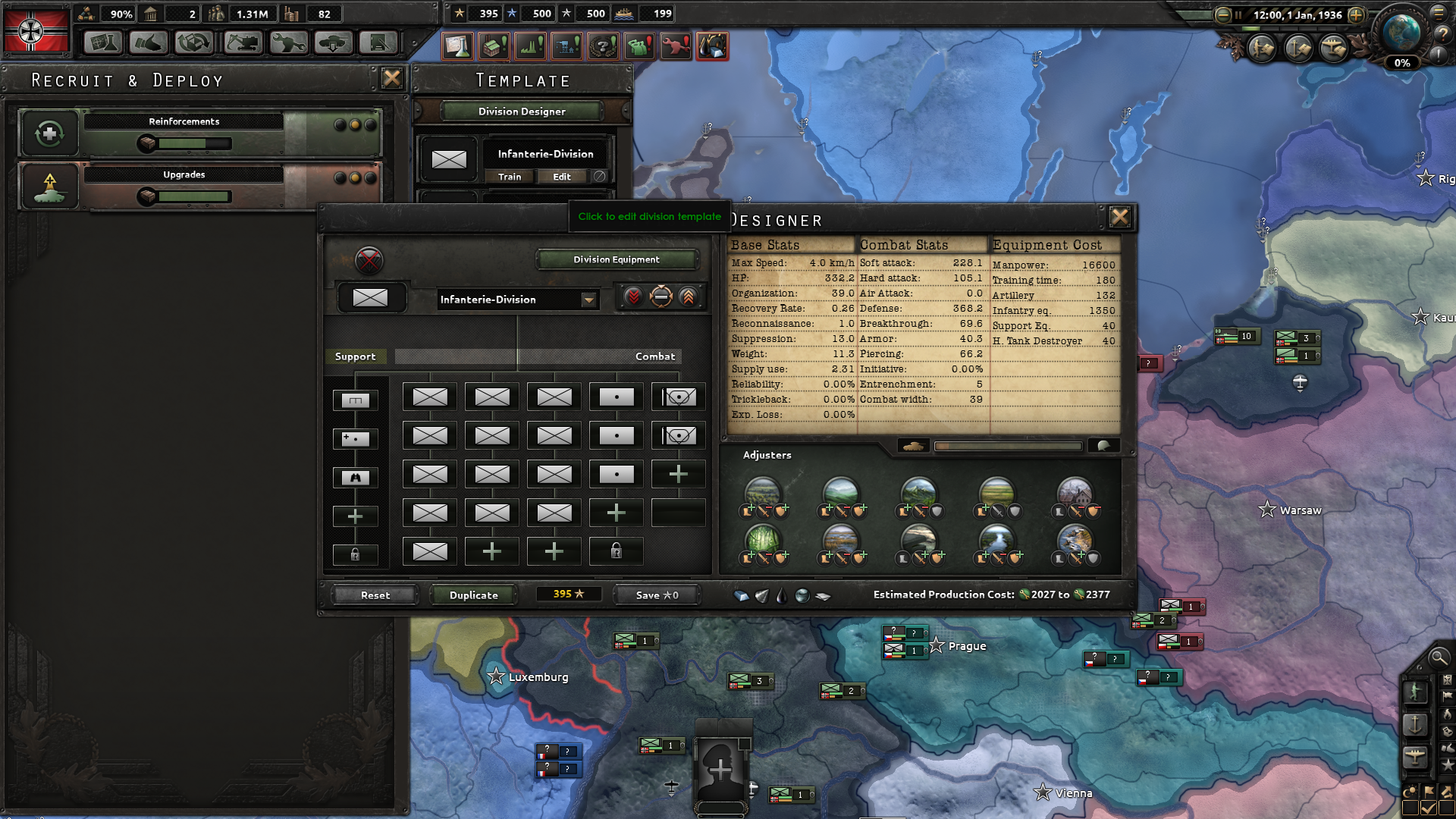1456x819 pixels.
Task: Open the Infanterie-Division name dropdown
Action: pos(589,300)
